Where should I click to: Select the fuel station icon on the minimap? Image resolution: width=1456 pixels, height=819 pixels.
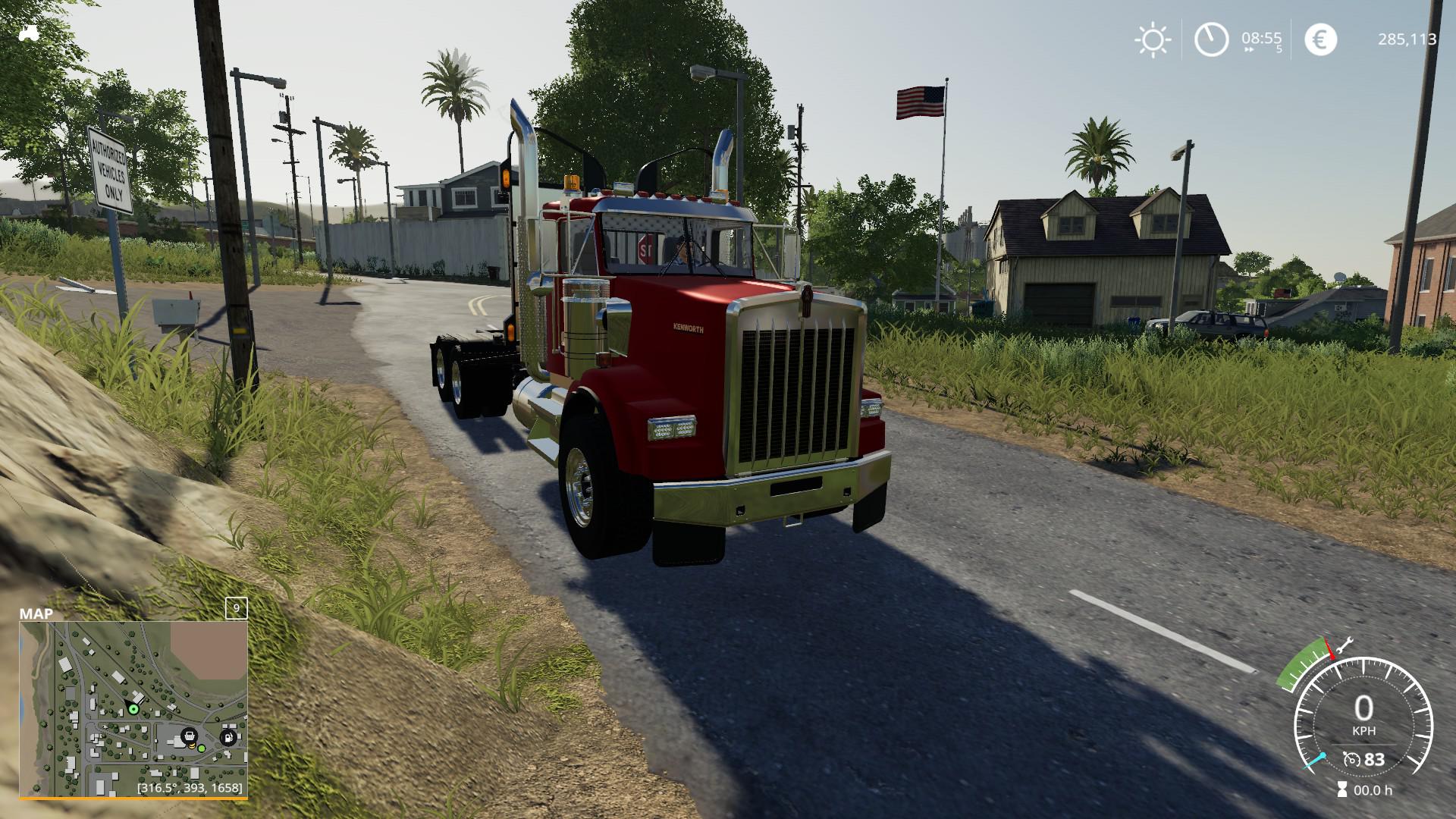click(227, 737)
